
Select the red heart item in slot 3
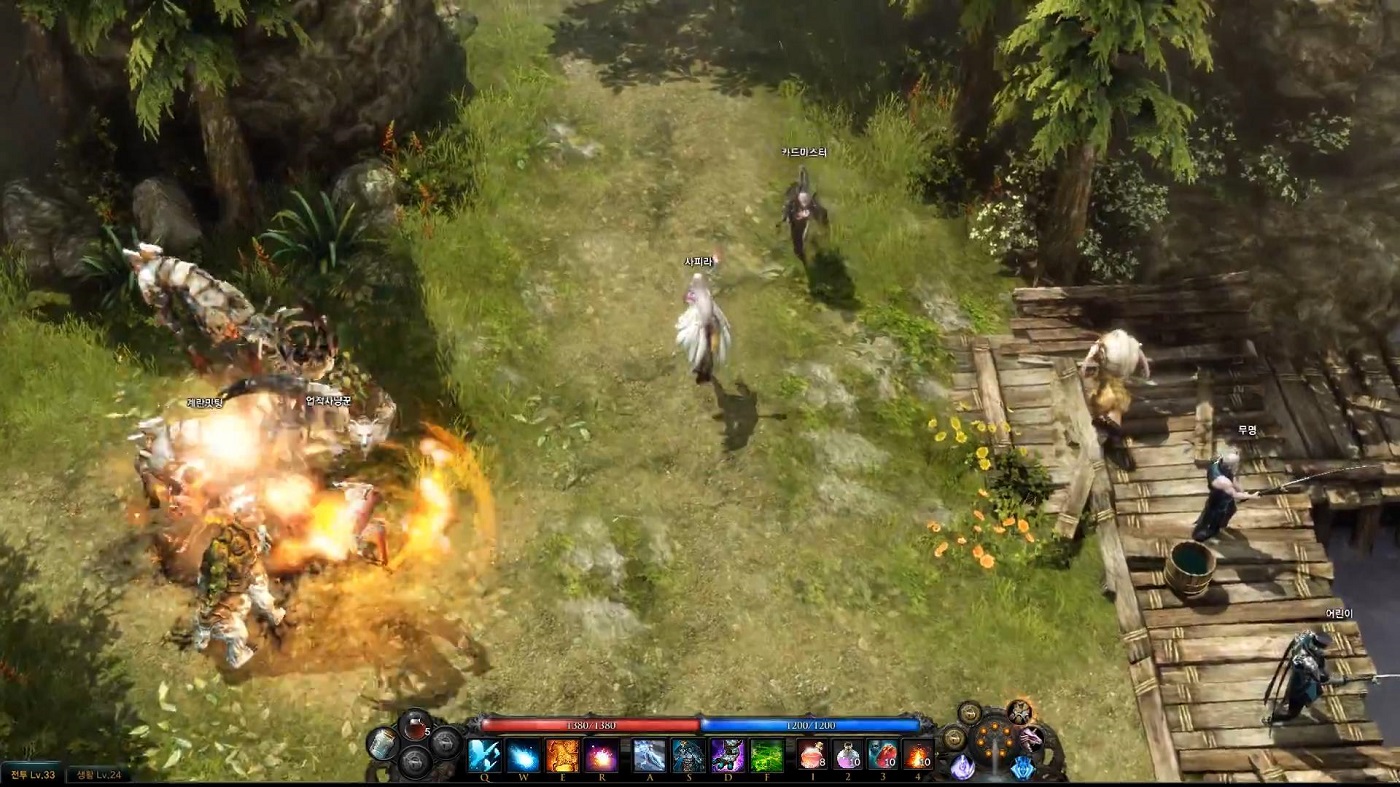point(882,755)
